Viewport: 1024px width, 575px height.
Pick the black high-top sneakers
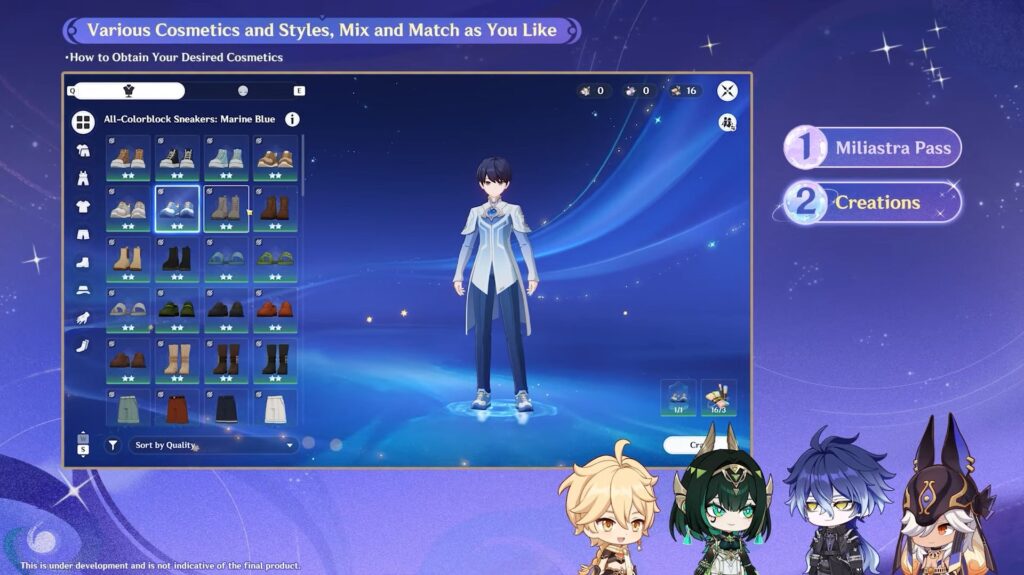click(x=177, y=157)
